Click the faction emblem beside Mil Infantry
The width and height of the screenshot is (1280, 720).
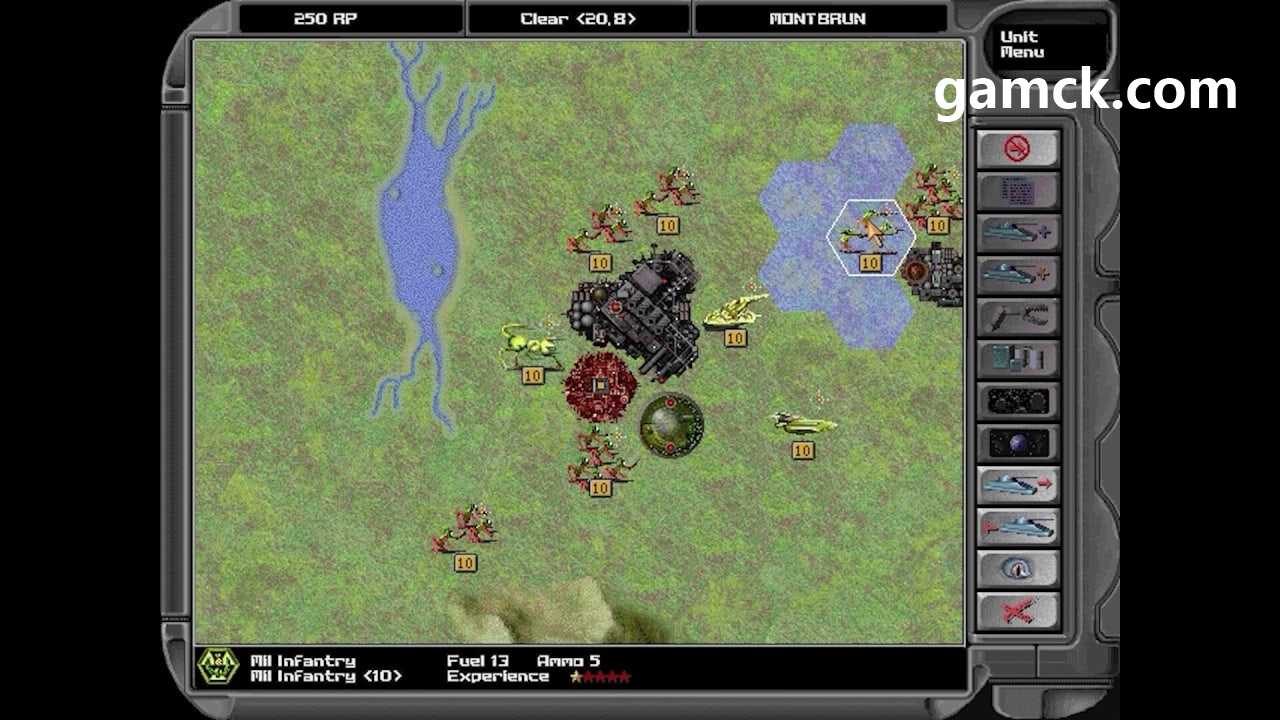tap(216, 667)
